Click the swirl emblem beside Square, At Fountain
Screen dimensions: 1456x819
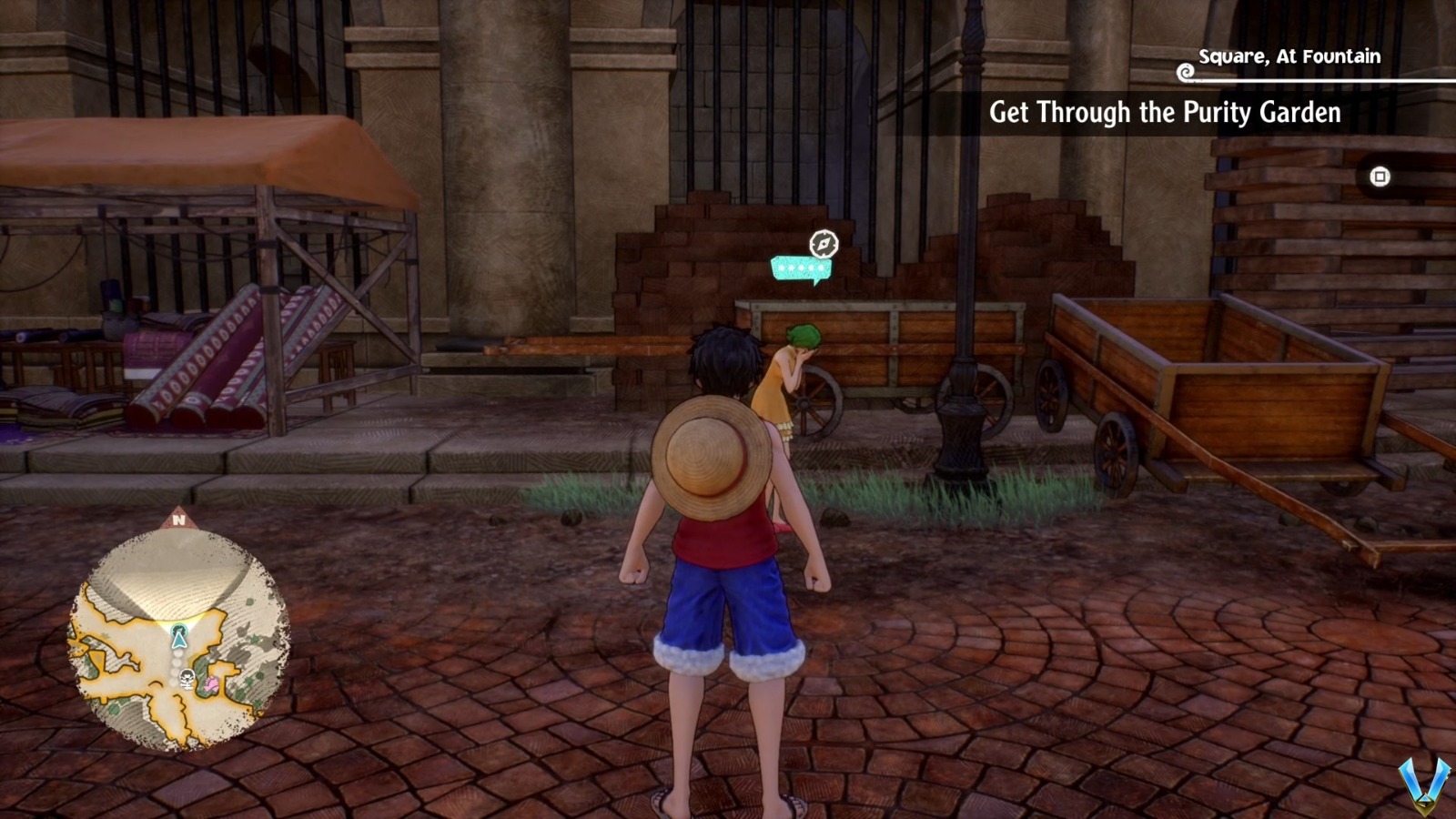coord(1186,71)
